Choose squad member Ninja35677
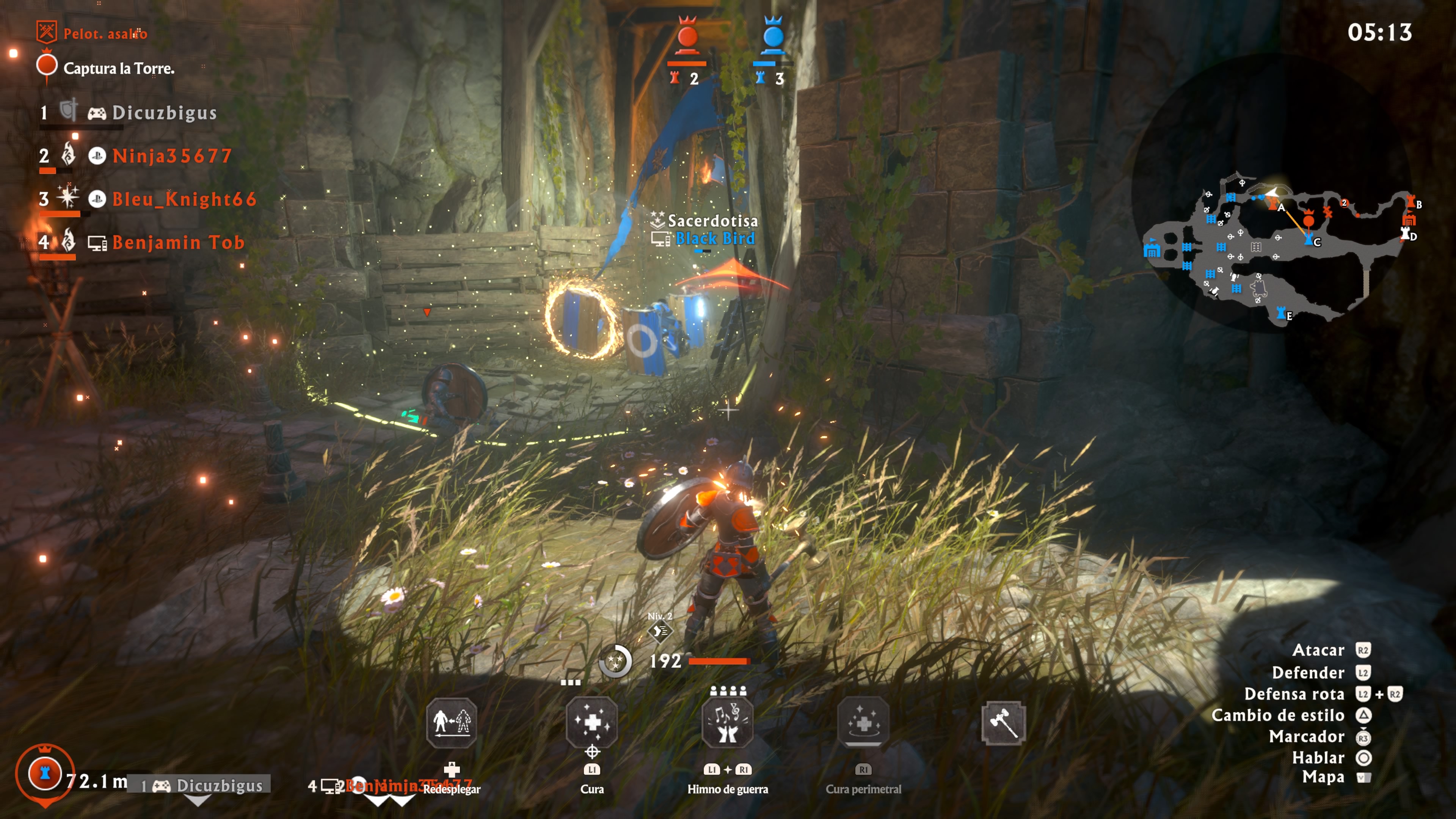1456x819 pixels. [172, 156]
